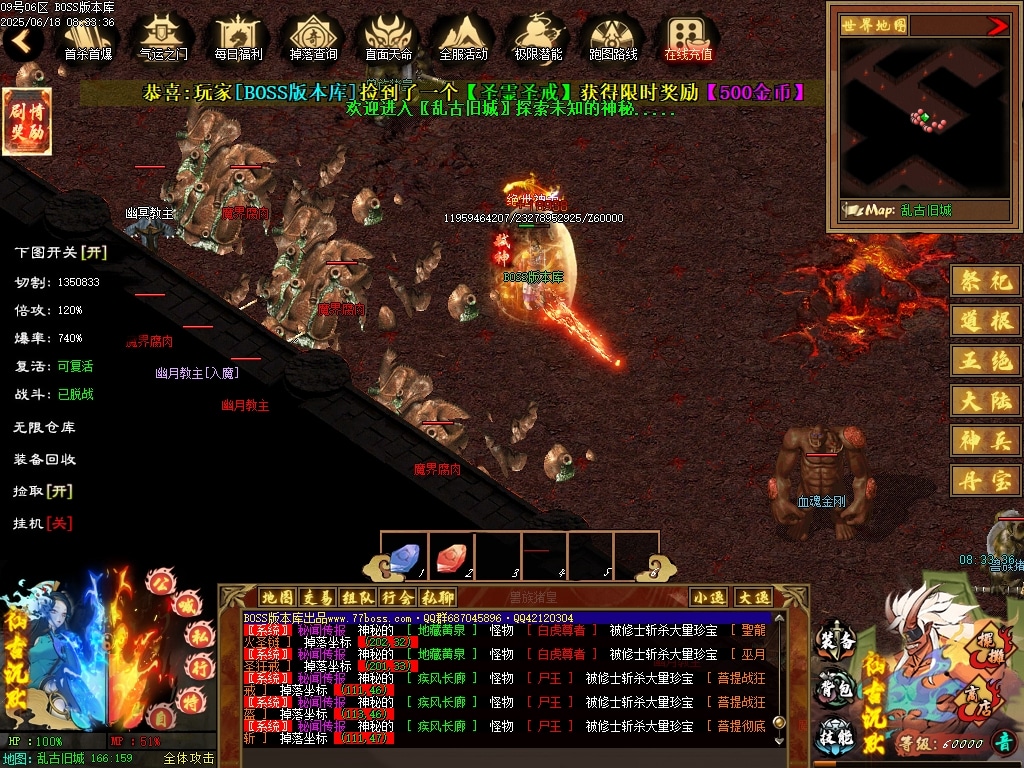1024x768 pixels.
Task: Use the blue crystal in hotbar slot 1
Action: coord(403,556)
